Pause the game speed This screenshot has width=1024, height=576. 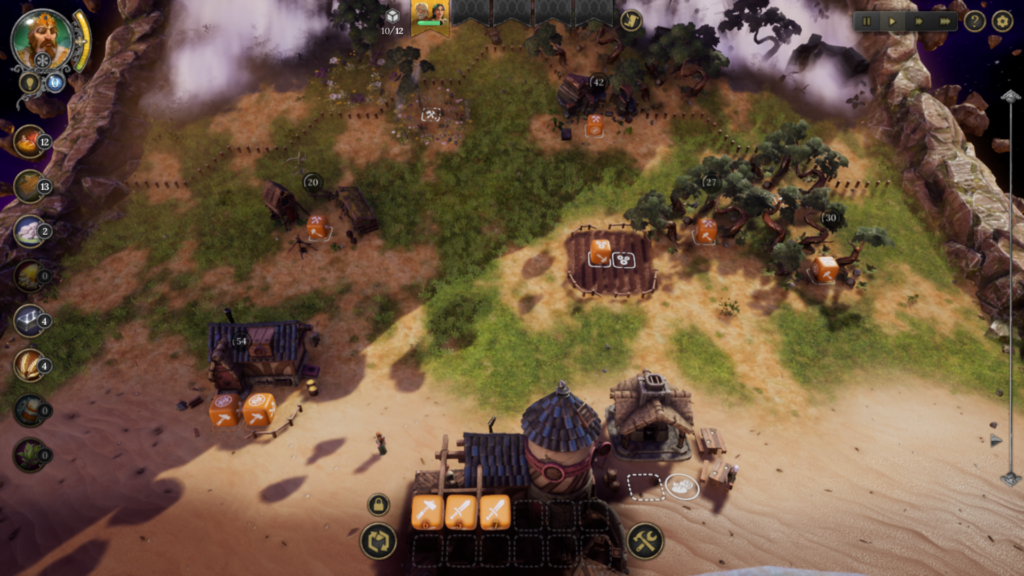click(x=867, y=21)
